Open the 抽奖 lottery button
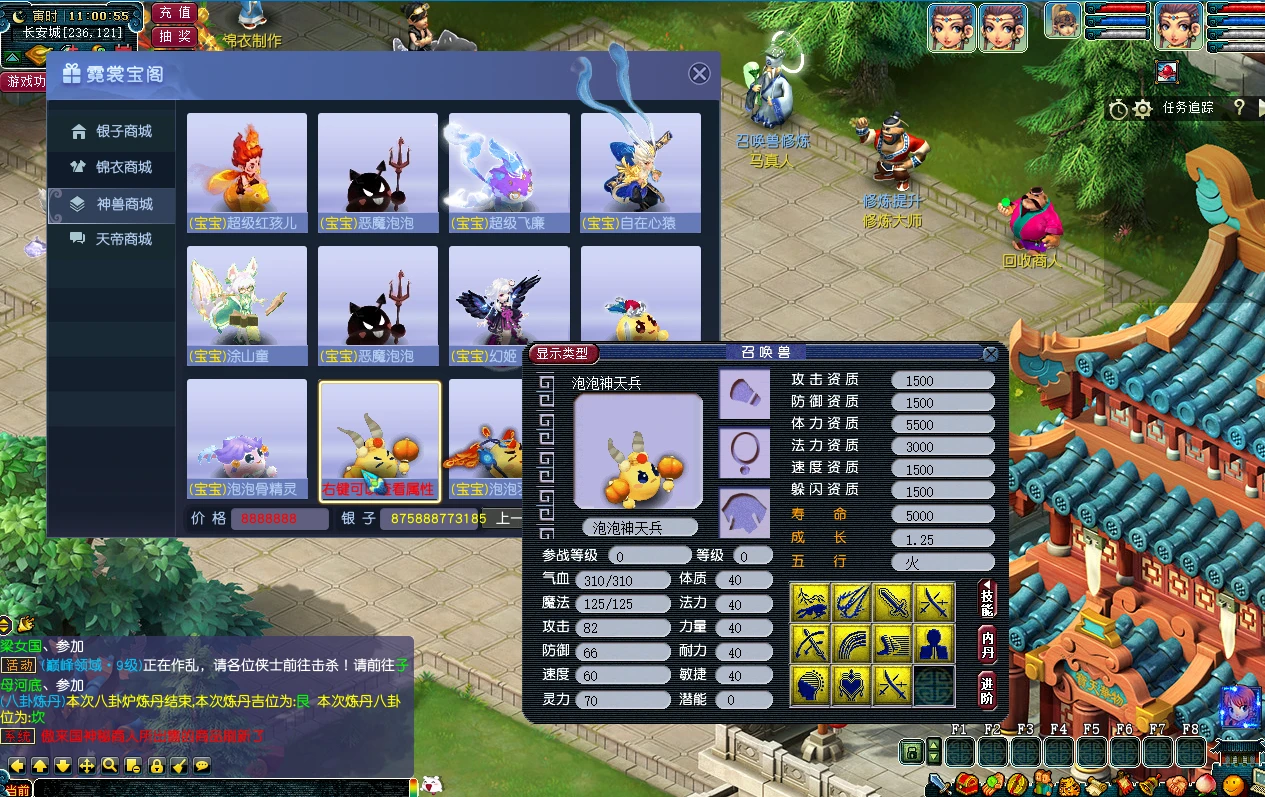The height and width of the screenshot is (797, 1265). (175, 36)
